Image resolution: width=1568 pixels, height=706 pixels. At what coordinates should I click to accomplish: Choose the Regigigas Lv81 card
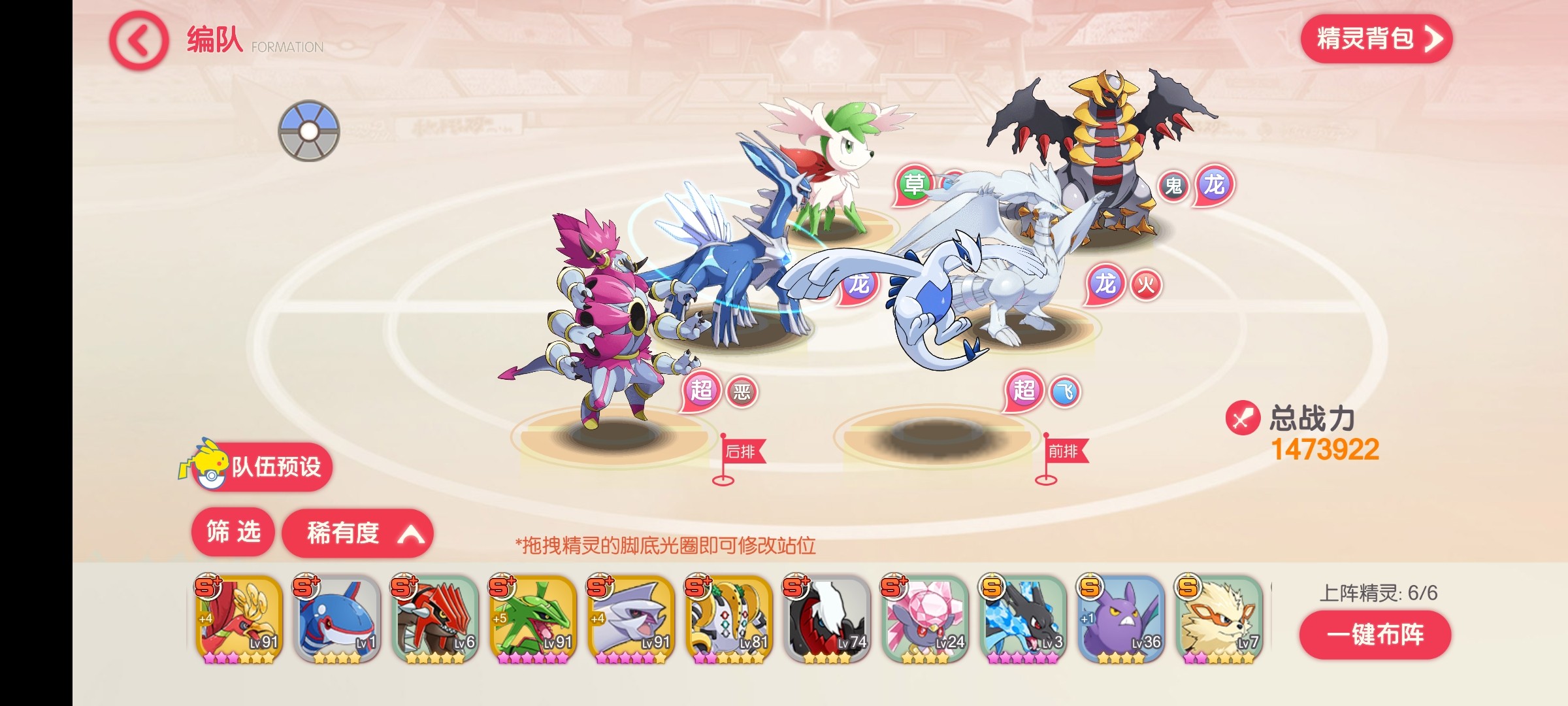[x=729, y=619]
